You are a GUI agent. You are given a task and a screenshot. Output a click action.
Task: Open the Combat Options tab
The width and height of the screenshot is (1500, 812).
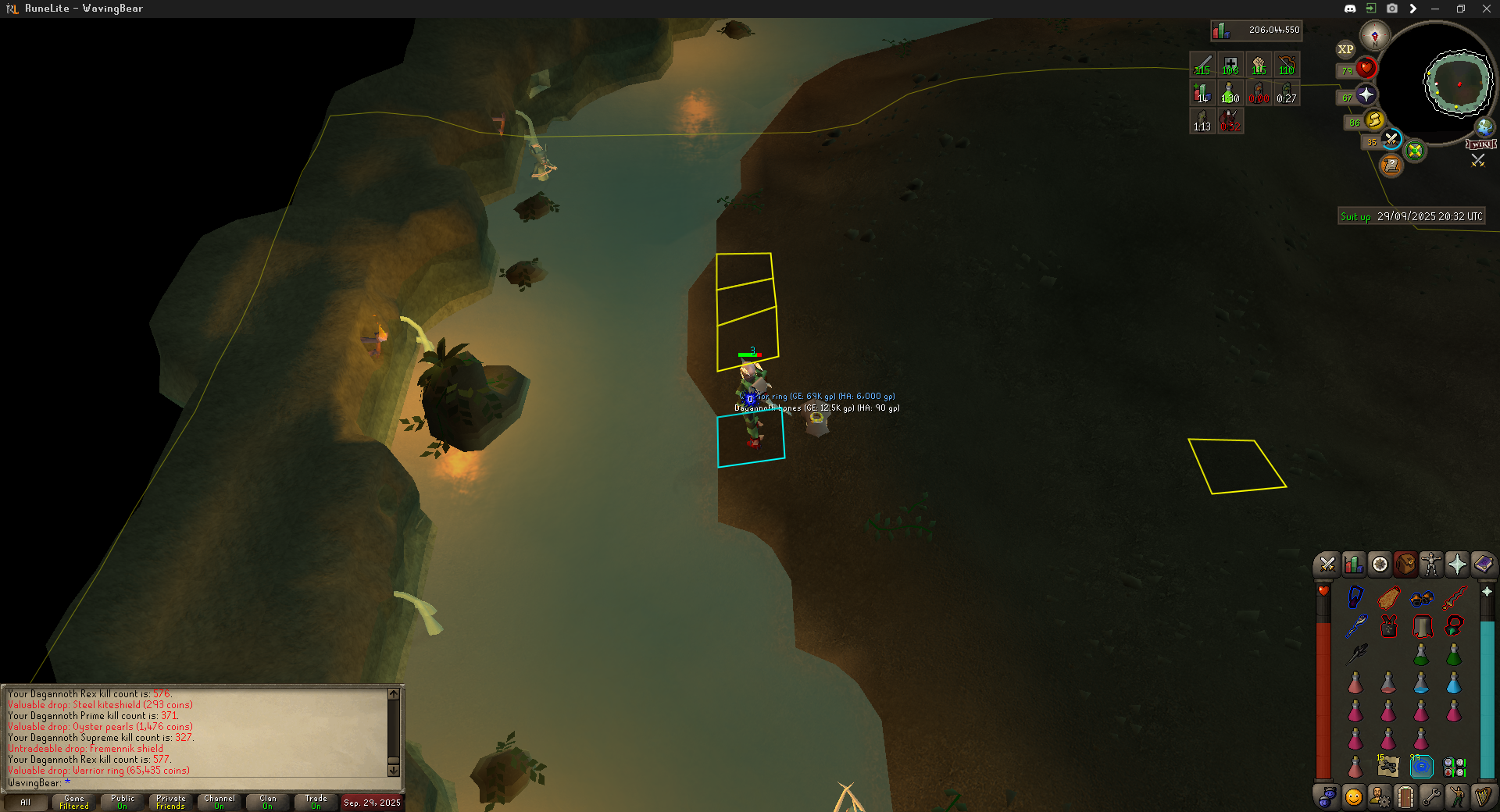pos(1327,564)
